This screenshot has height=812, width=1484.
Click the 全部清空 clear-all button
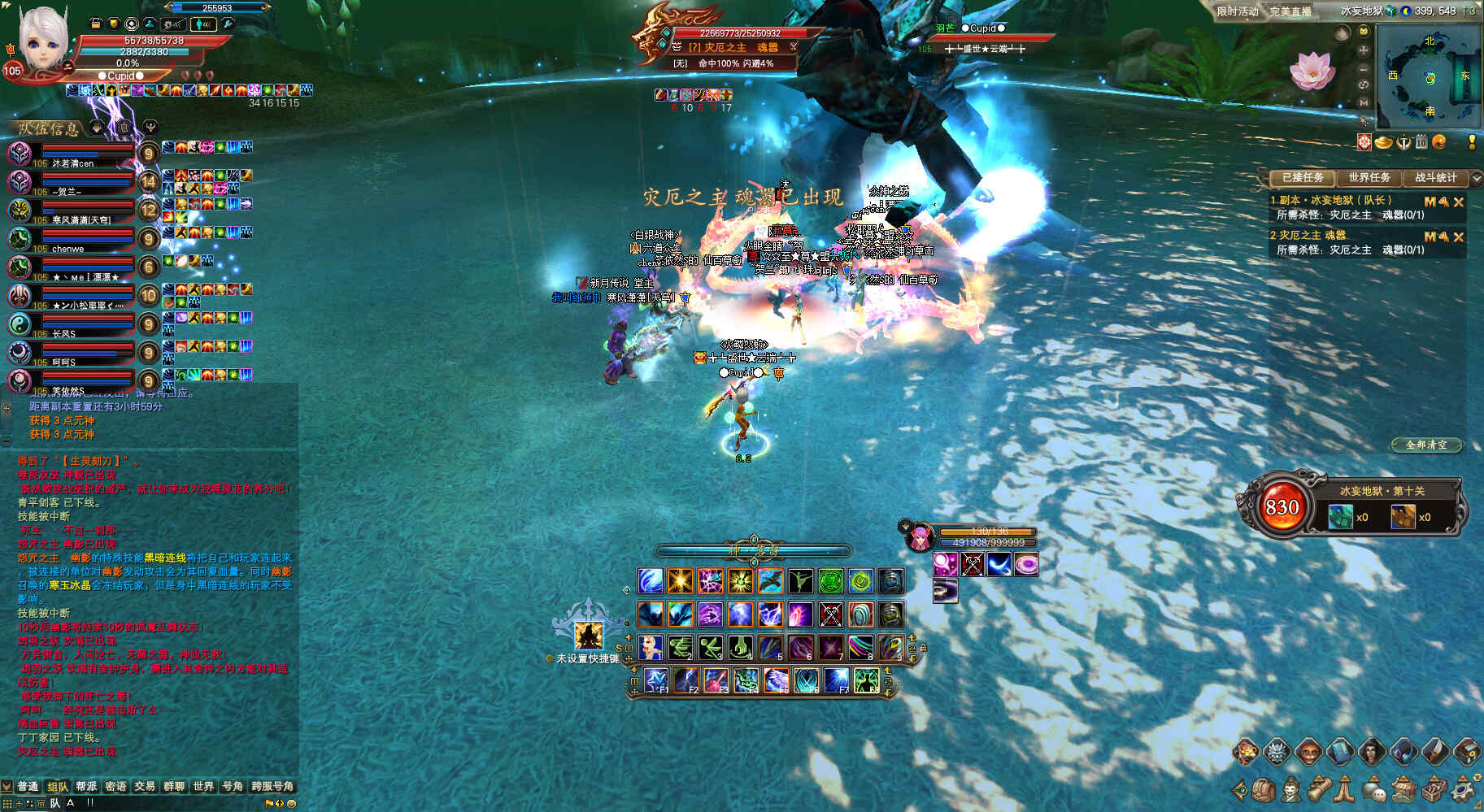[1426, 445]
